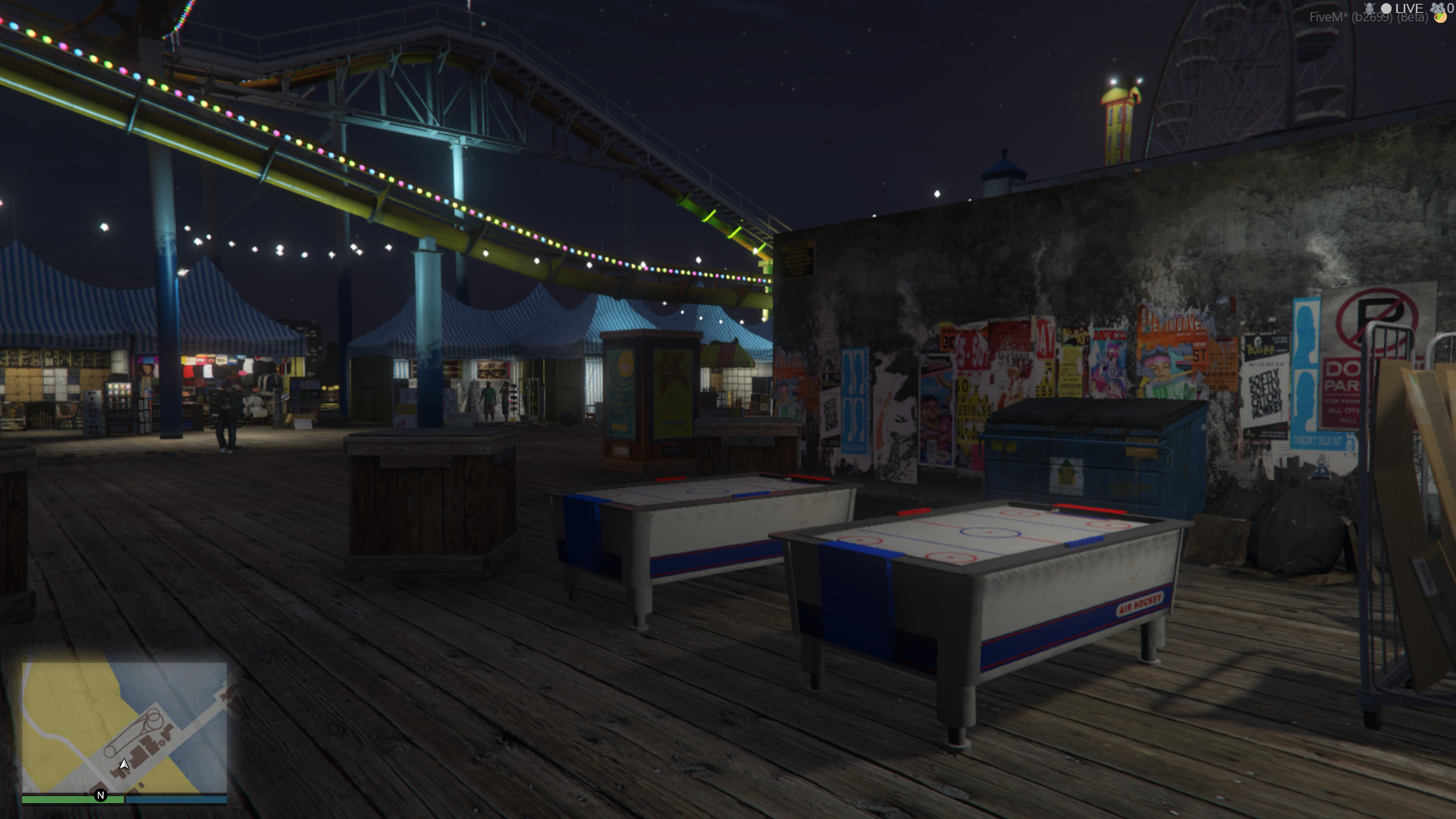Click the taco emoji icon
Screen dimensions: 1456x819
[x=1439, y=18]
